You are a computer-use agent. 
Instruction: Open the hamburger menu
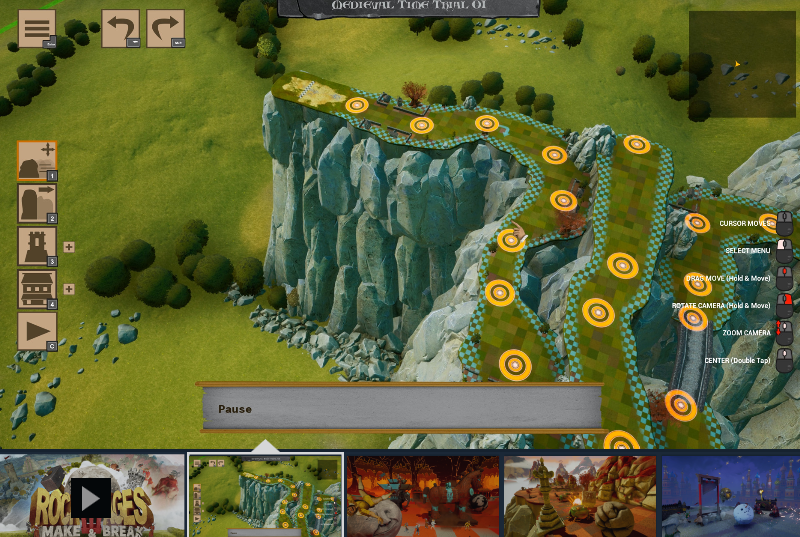37,28
